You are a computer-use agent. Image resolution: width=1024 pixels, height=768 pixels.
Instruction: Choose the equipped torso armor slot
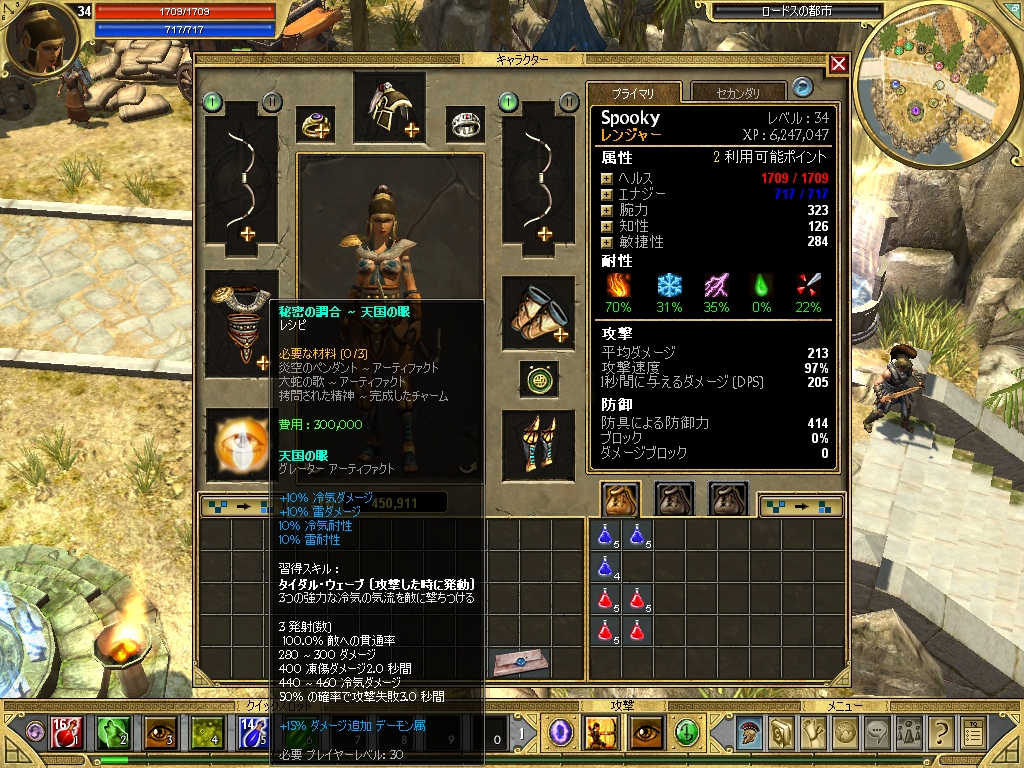click(240, 322)
